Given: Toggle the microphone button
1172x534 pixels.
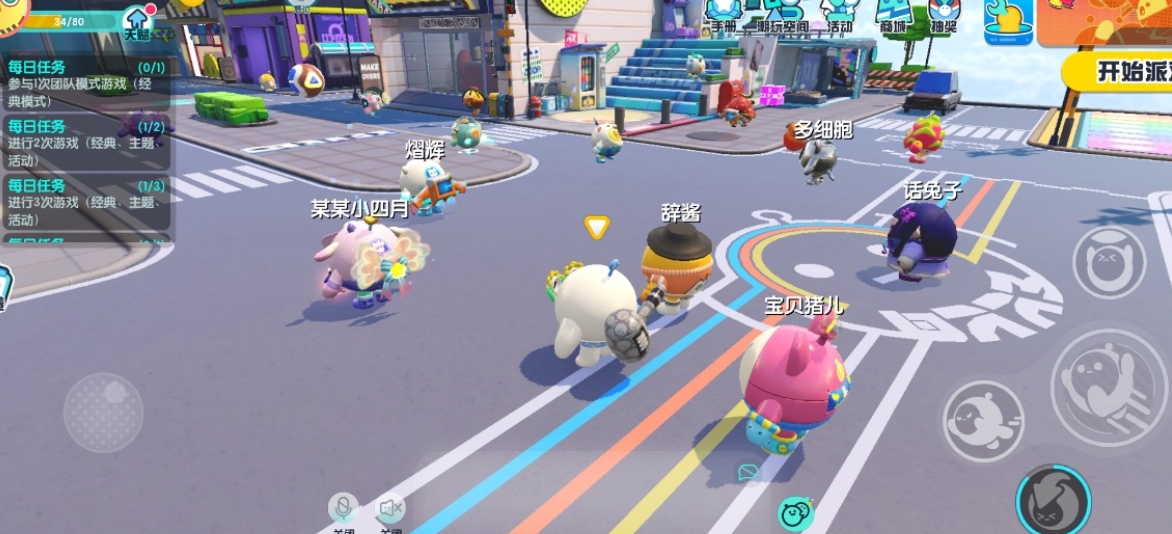Looking at the screenshot, I should 343,509.
